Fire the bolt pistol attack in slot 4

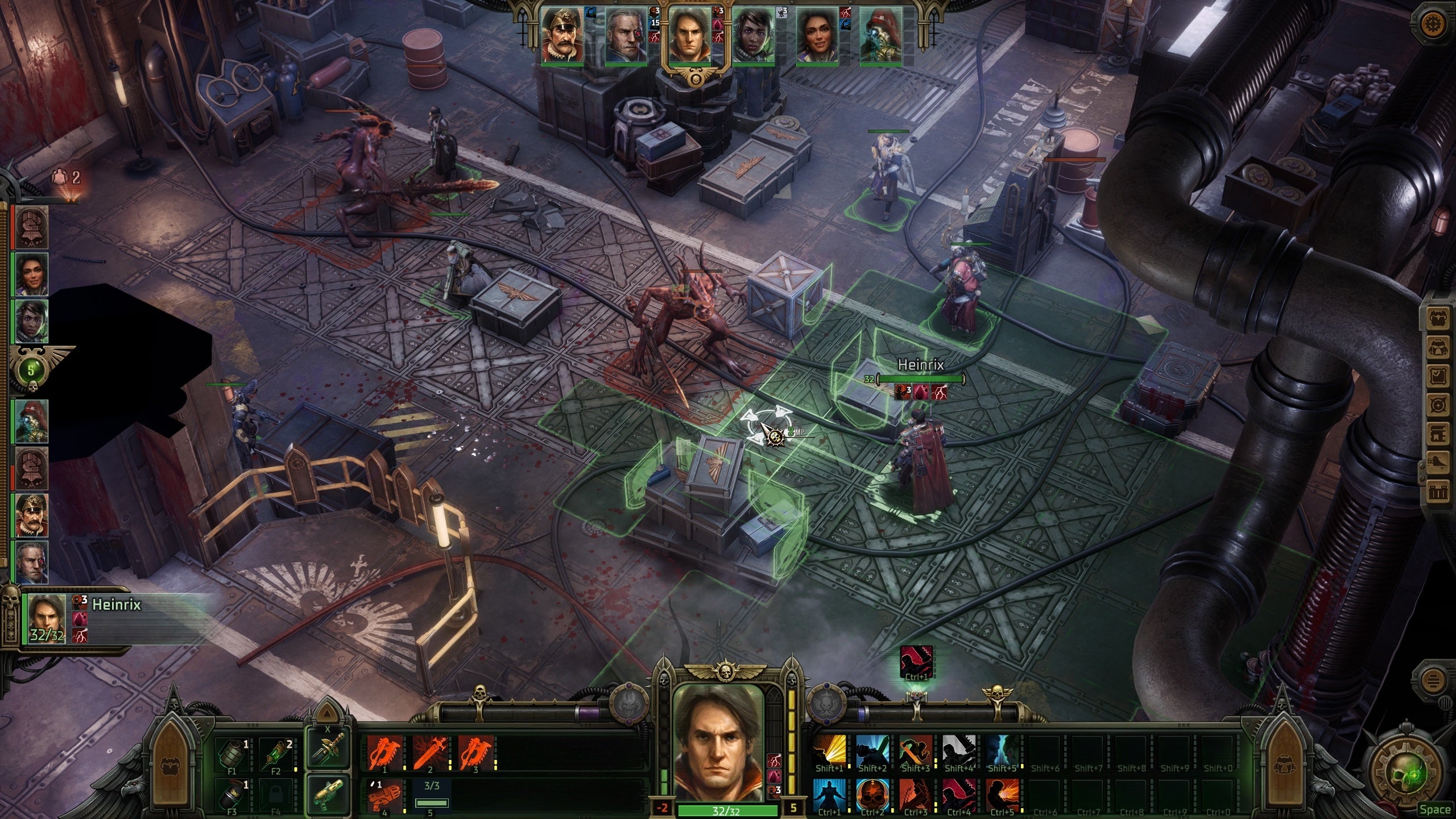(385, 795)
